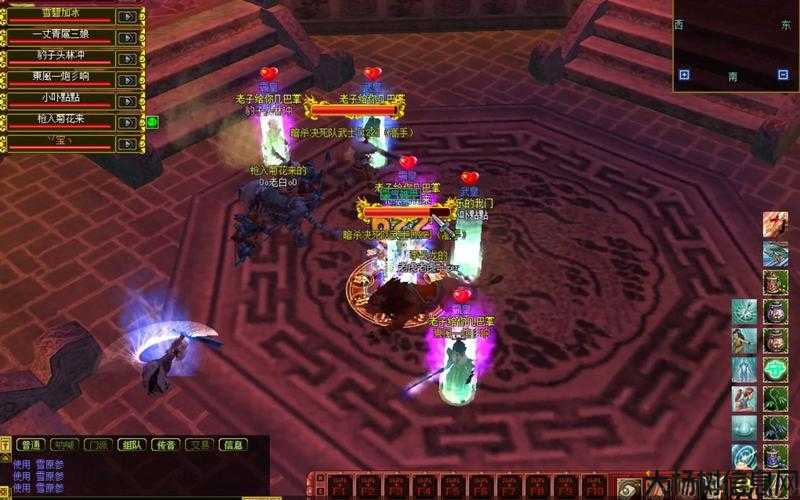Open the 传音 whisper channel
The image size is (800, 500).
click(x=165, y=445)
